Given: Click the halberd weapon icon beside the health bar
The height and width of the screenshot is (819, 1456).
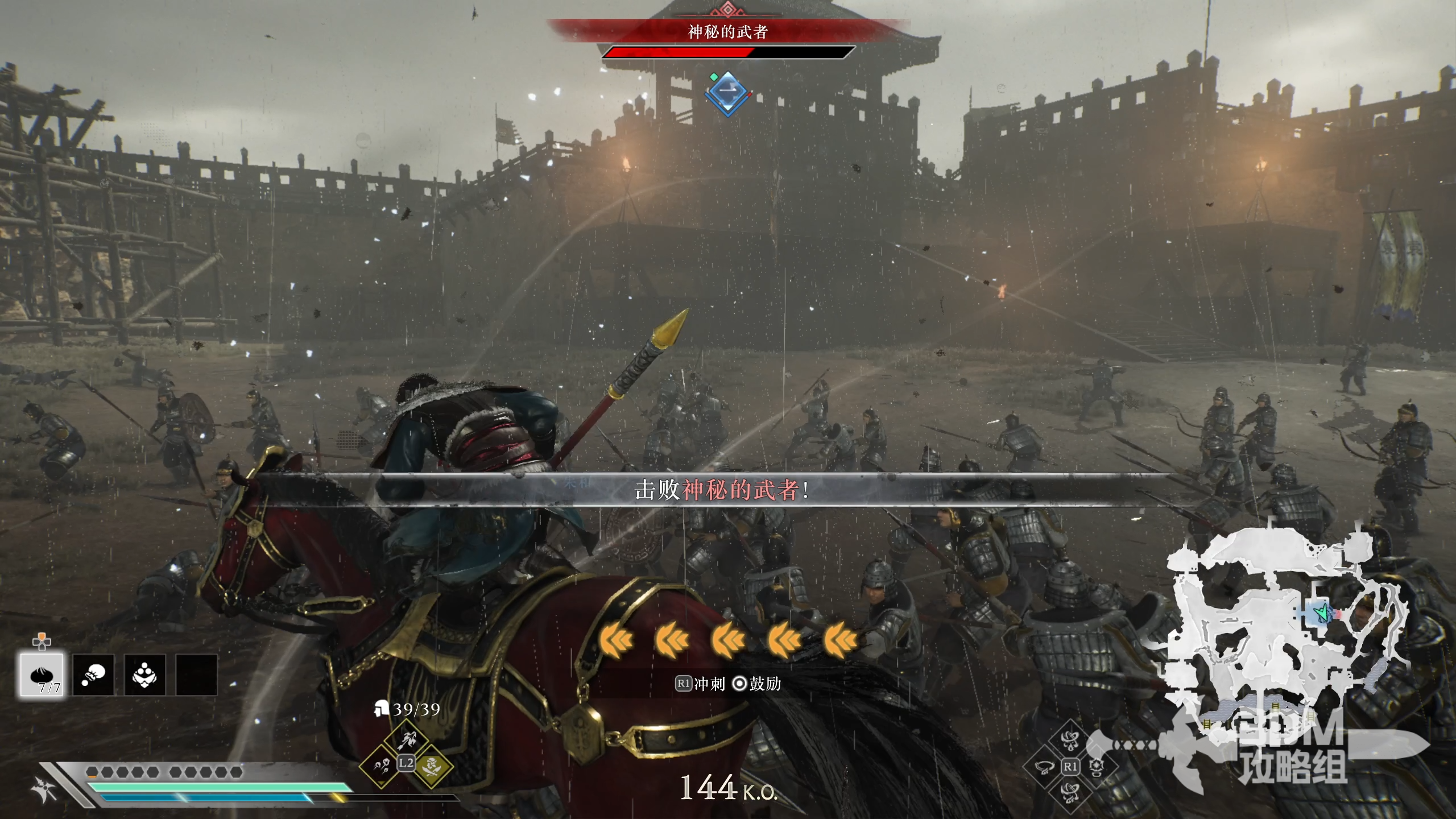Looking at the screenshot, I should click(44, 789).
